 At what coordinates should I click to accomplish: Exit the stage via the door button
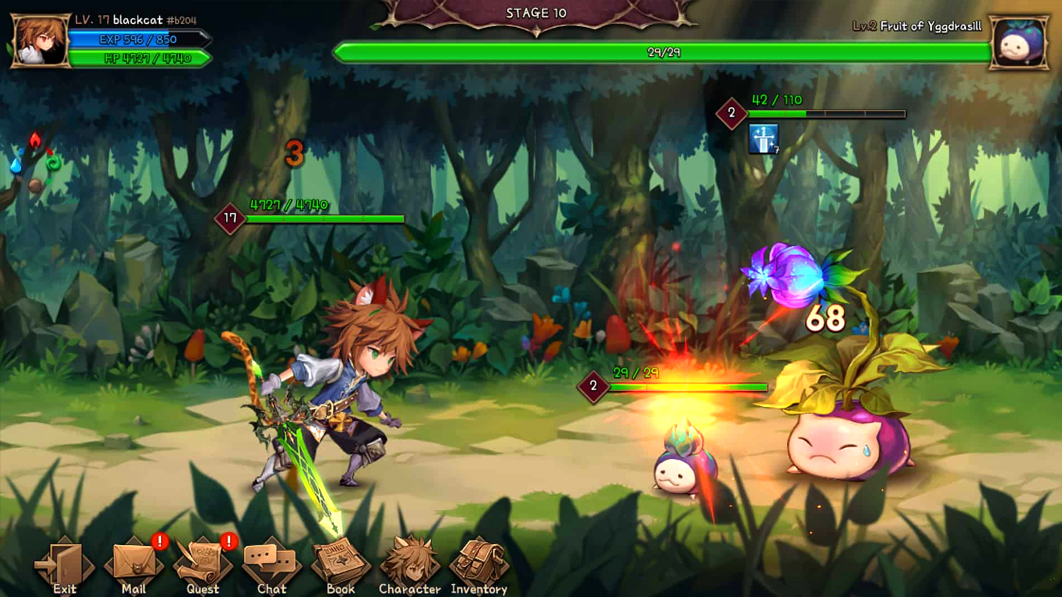(x=64, y=564)
